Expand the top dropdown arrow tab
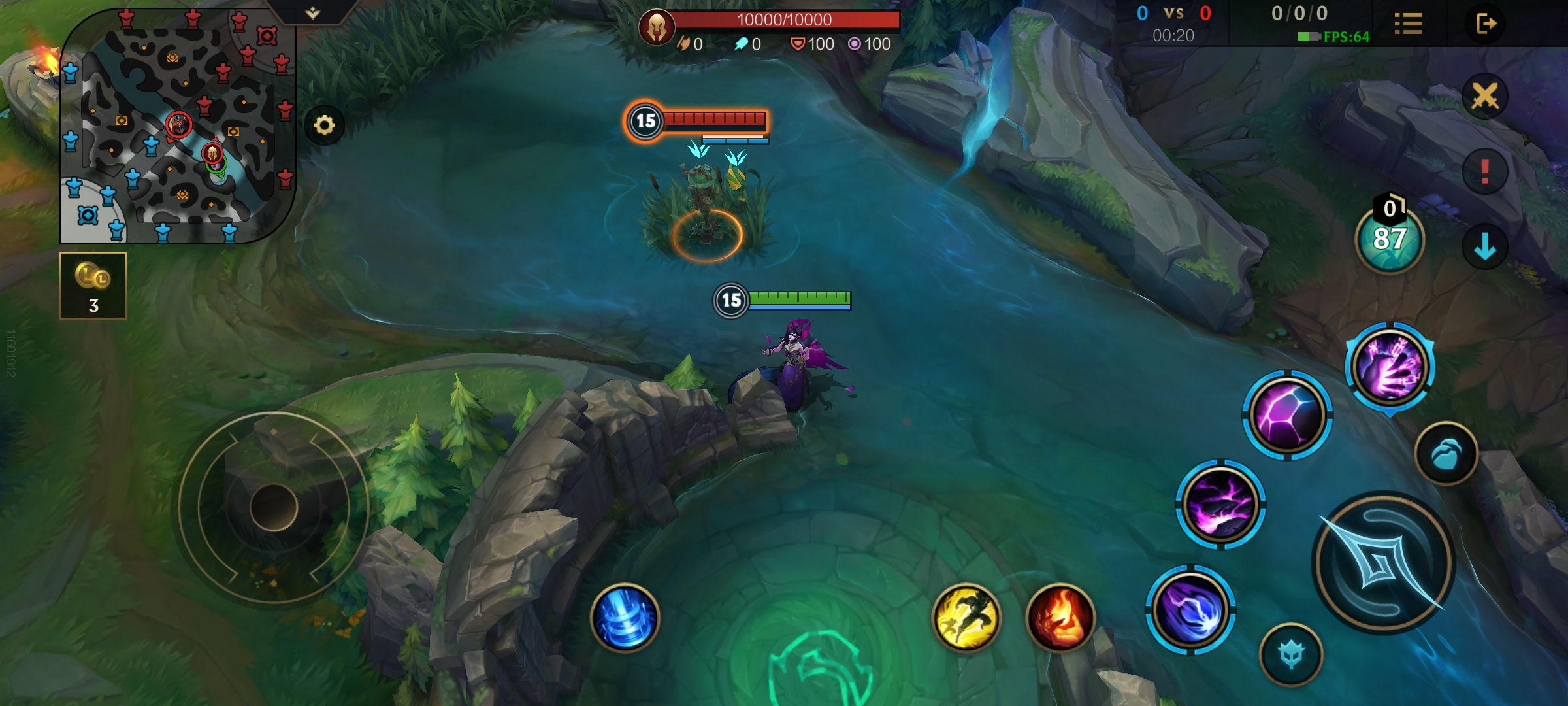The height and width of the screenshot is (706, 1568). point(313,12)
